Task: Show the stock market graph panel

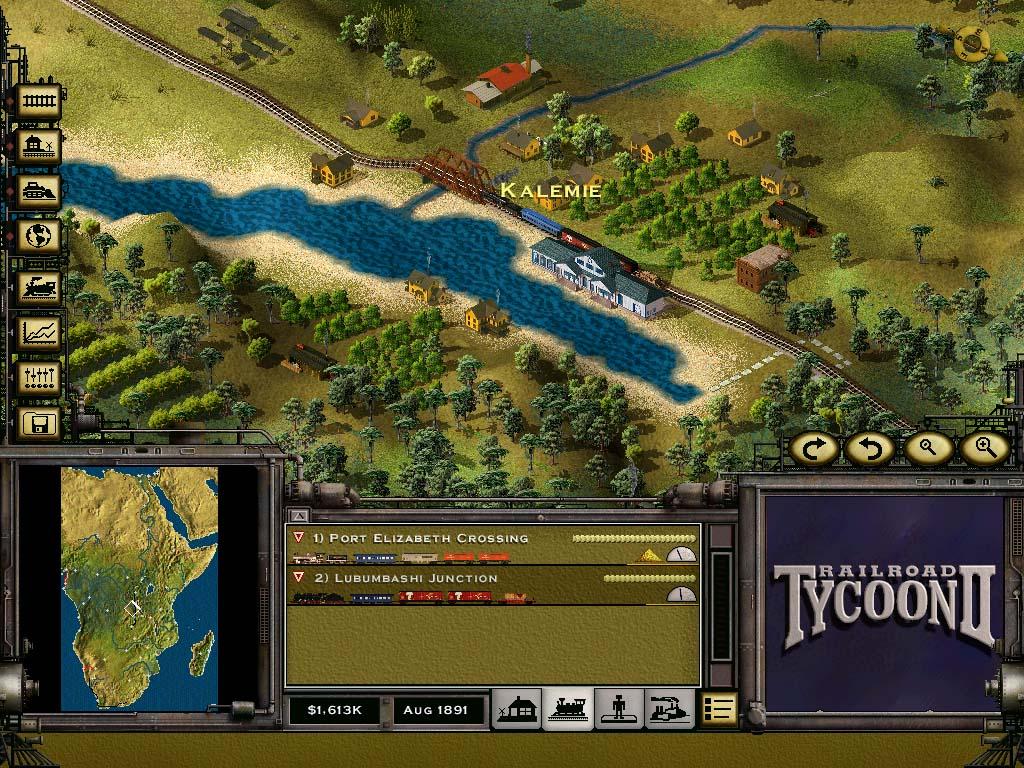Action: [x=38, y=333]
